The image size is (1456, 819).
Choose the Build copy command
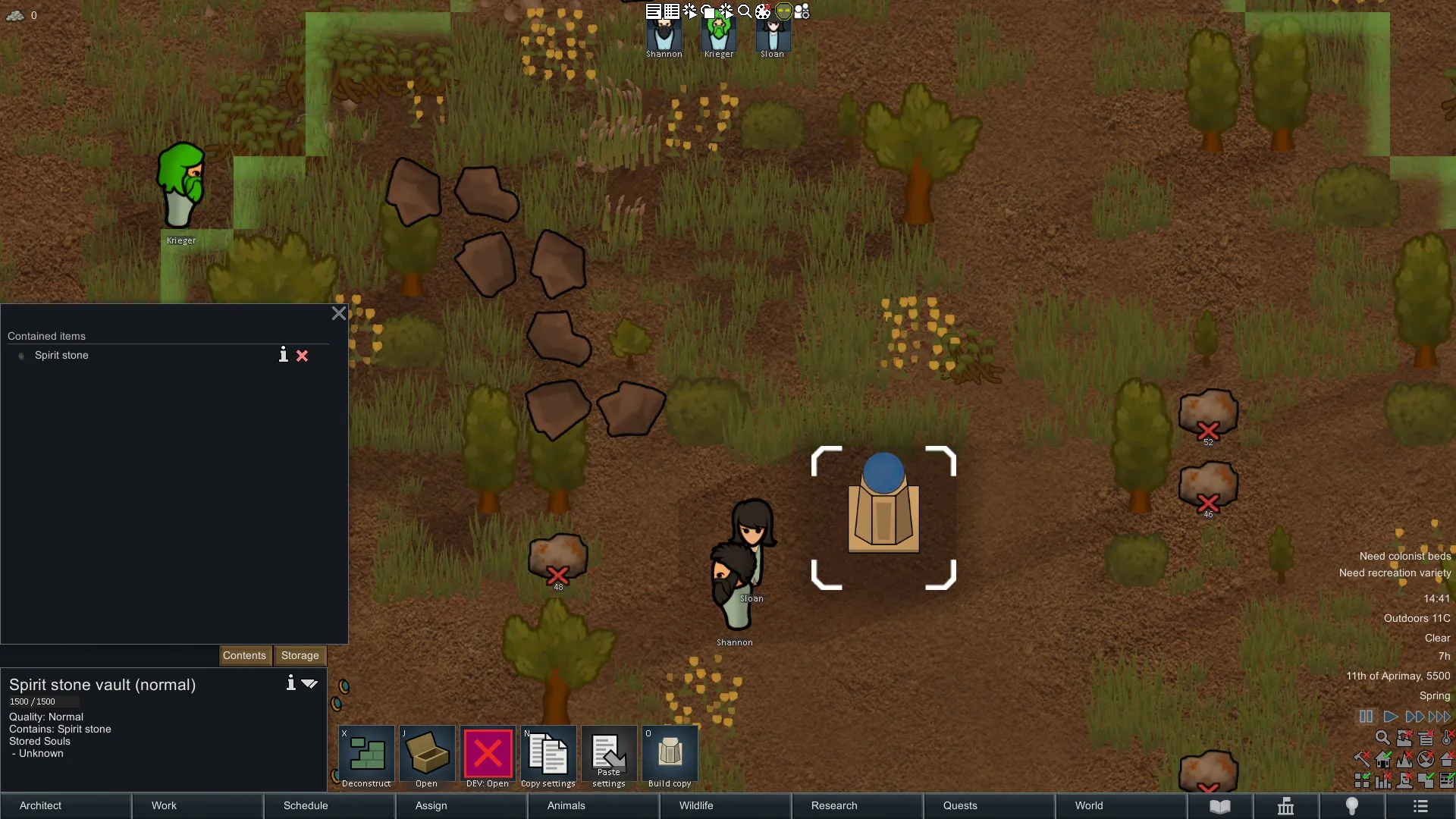click(x=670, y=757)
